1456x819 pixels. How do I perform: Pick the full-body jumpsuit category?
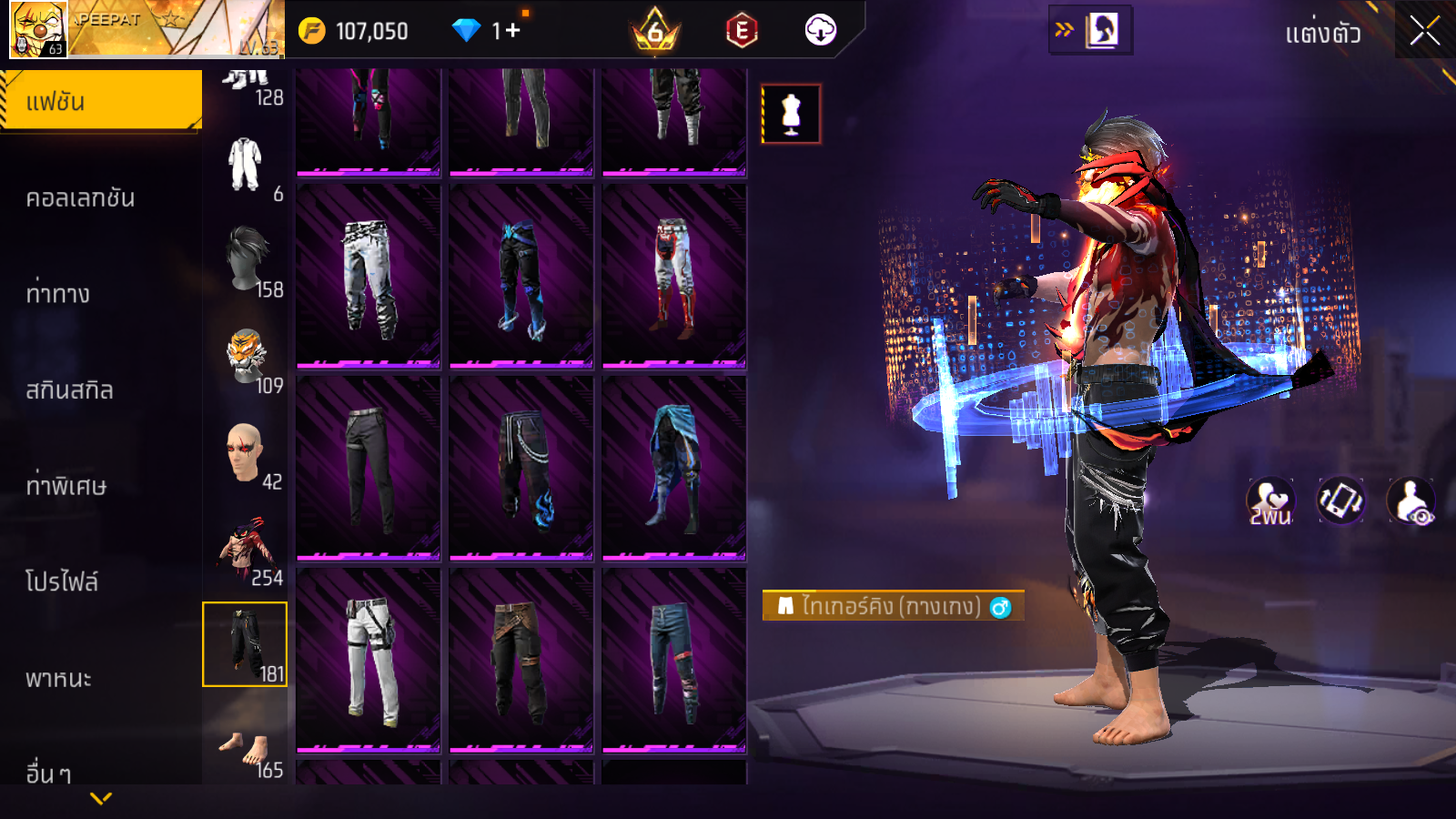tap(245, 165)
